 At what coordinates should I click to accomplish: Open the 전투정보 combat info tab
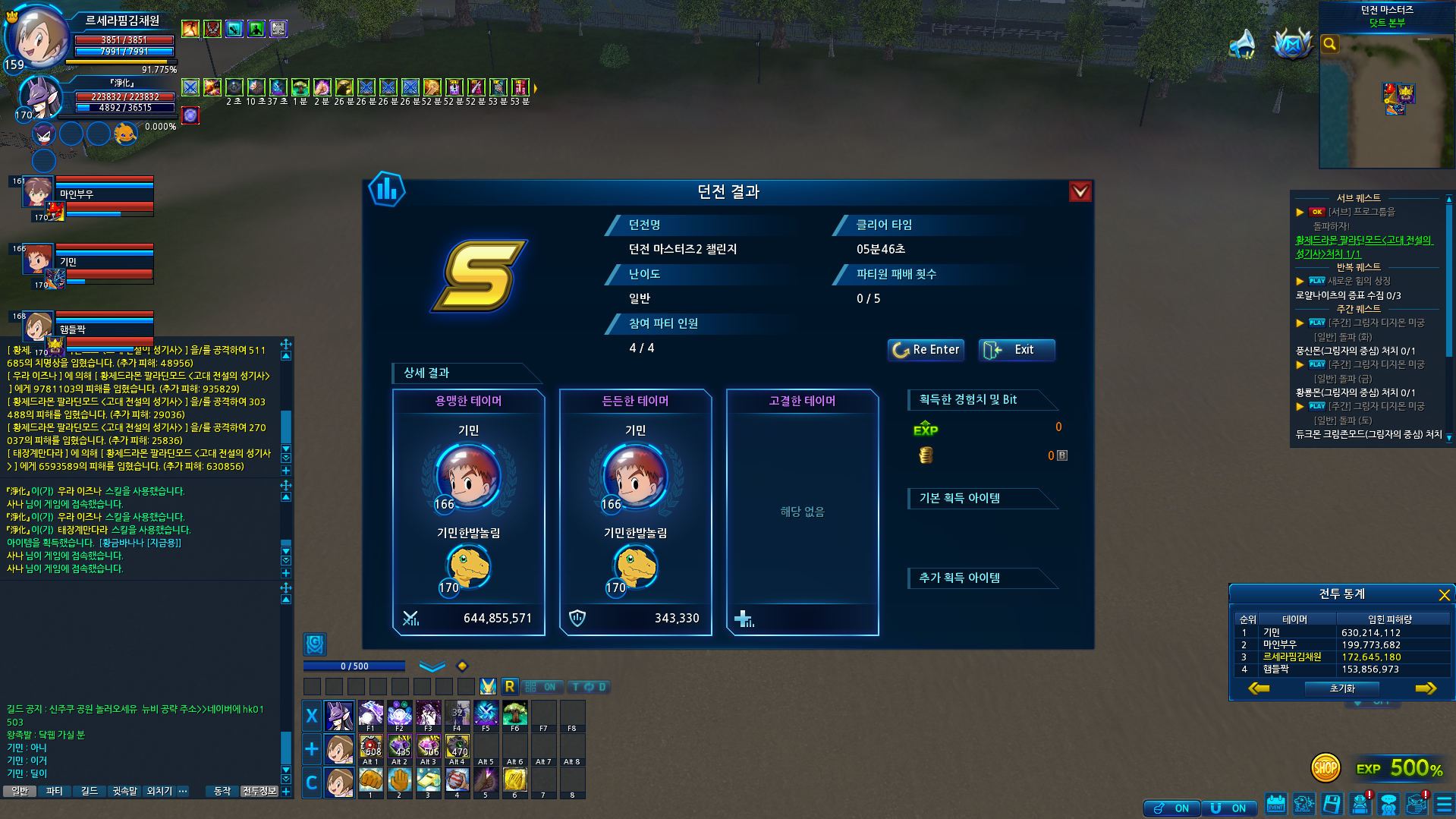[x=259, y=791]
